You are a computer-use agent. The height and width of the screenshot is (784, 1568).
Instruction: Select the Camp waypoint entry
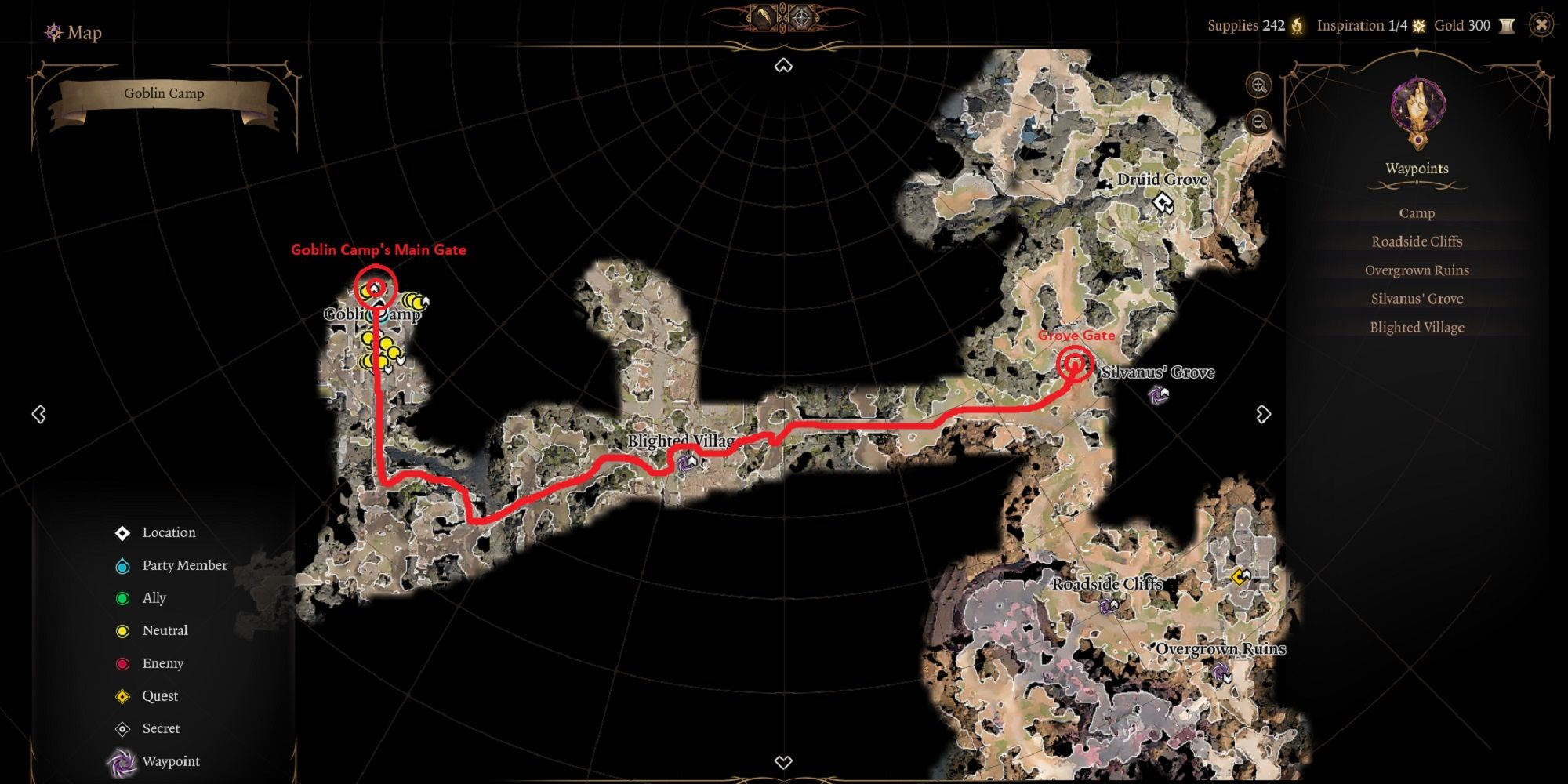(x=1417, y=213)
